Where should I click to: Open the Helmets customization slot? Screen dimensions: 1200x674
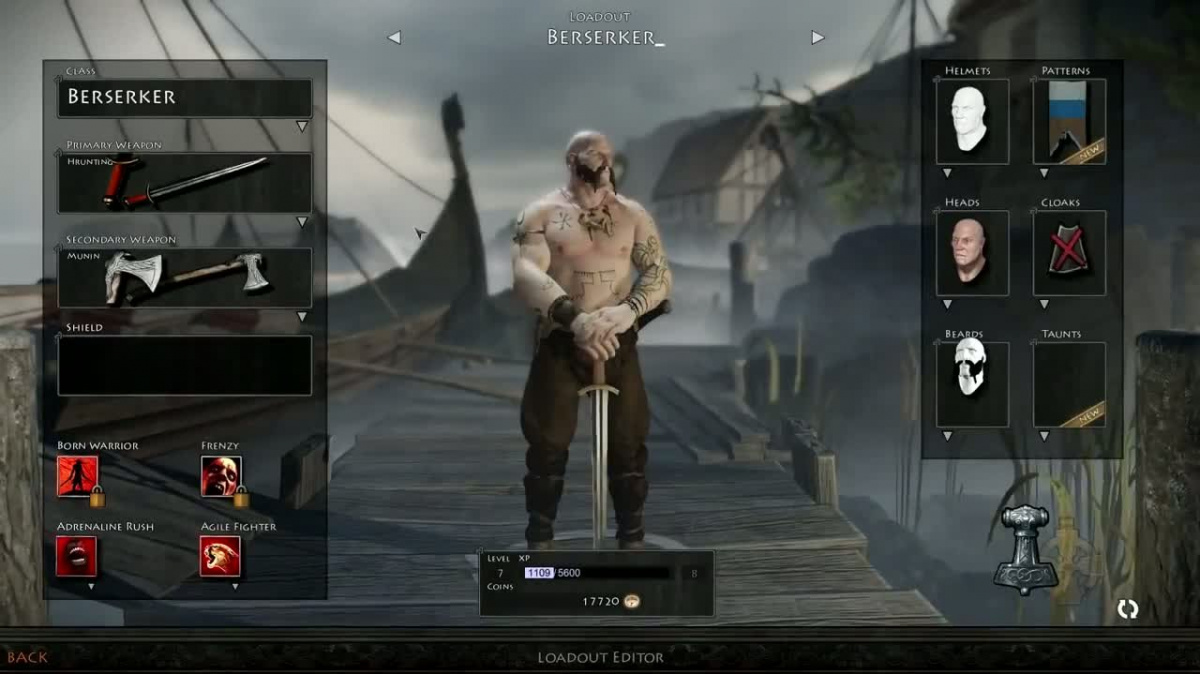tap(972, 121)
